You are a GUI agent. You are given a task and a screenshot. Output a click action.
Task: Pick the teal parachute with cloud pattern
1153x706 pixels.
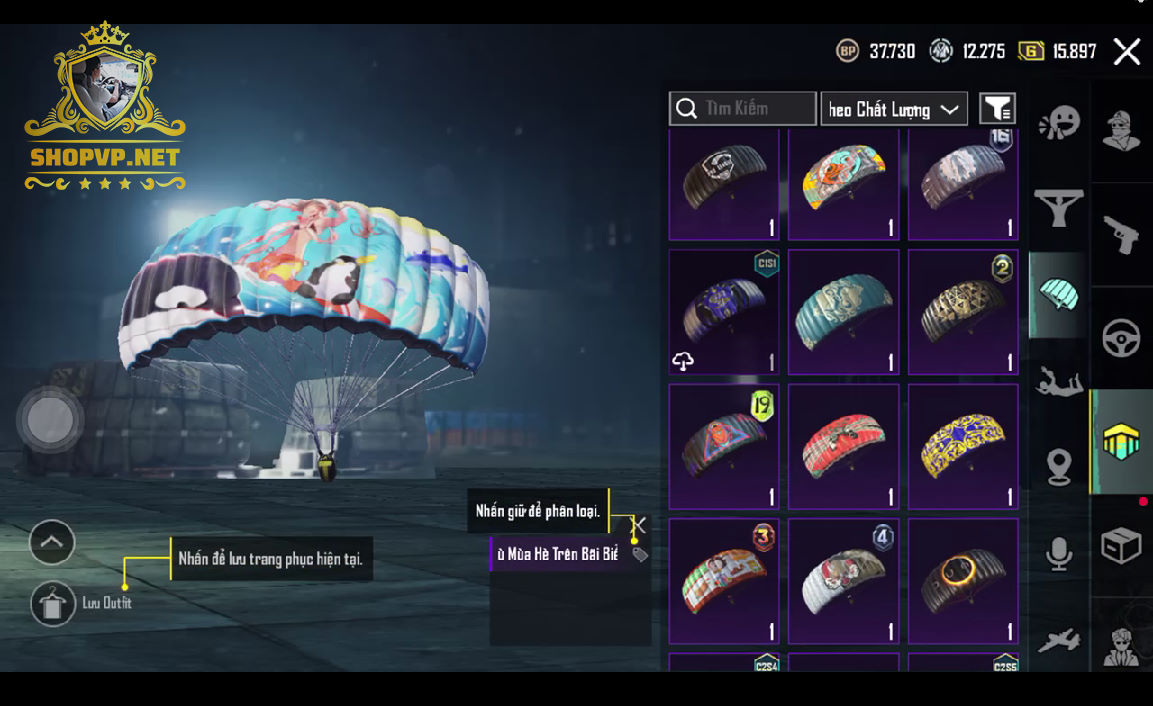coord(843,312)
